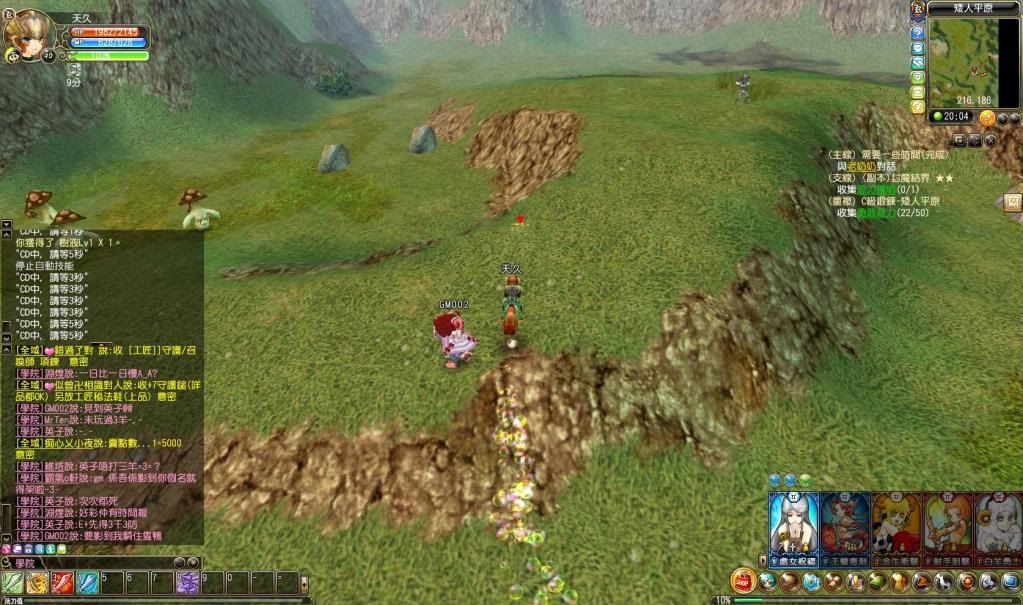This screenshot has width=1023, height=605.
Task: Click the 學院 chat channel input bar
Action: coord(100,563)
